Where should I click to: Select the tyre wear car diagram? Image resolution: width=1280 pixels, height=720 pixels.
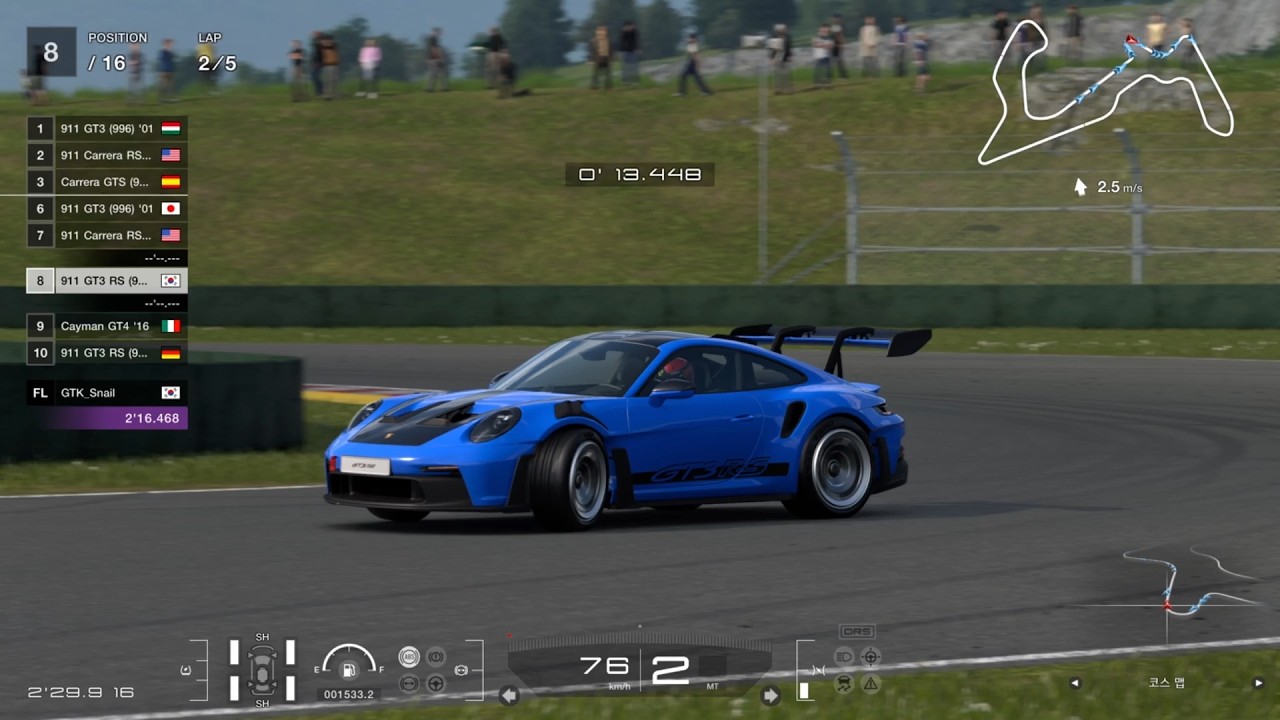(262, 669)
